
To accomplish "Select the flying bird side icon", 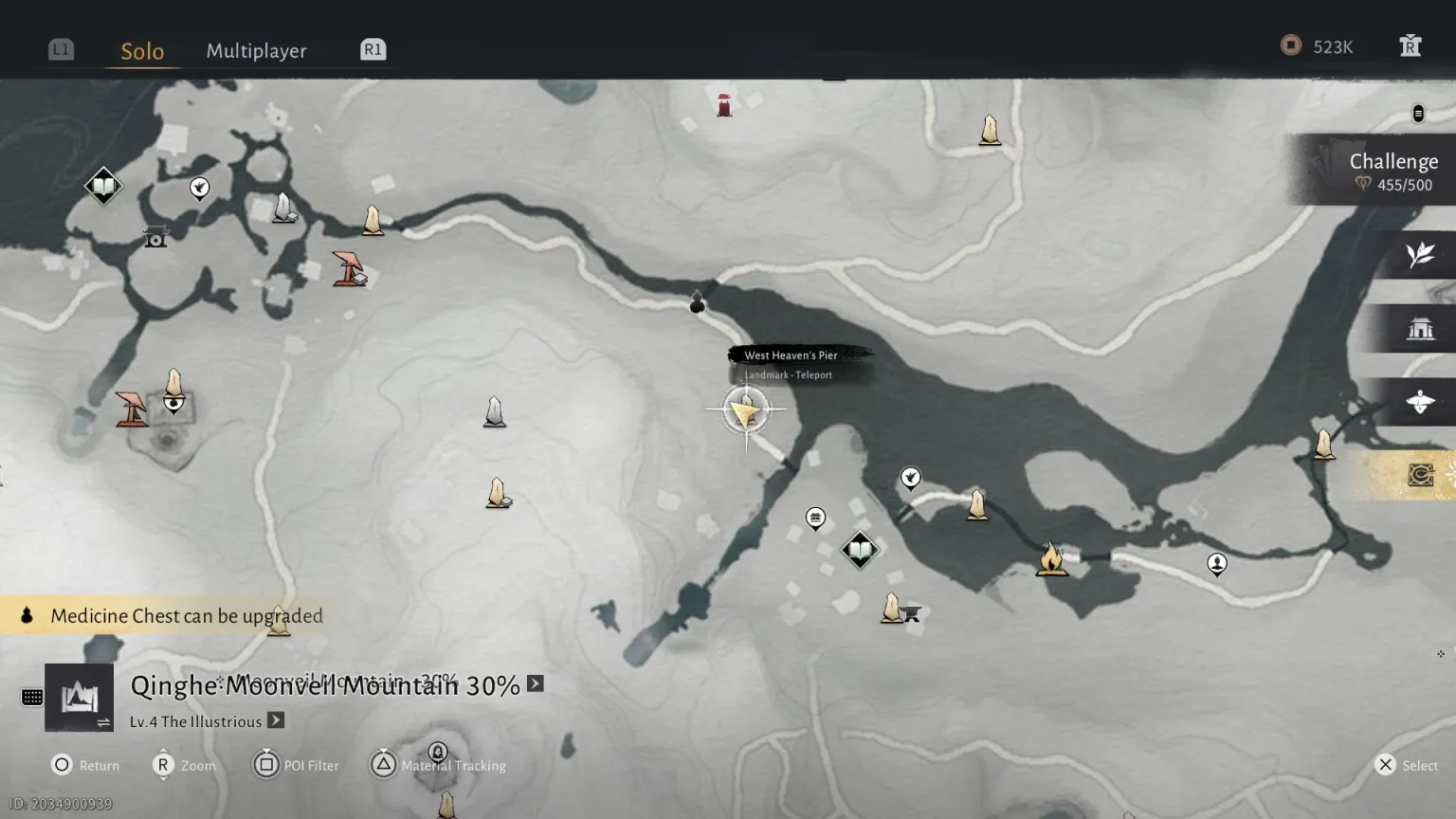I will [x=1420, y=403].
